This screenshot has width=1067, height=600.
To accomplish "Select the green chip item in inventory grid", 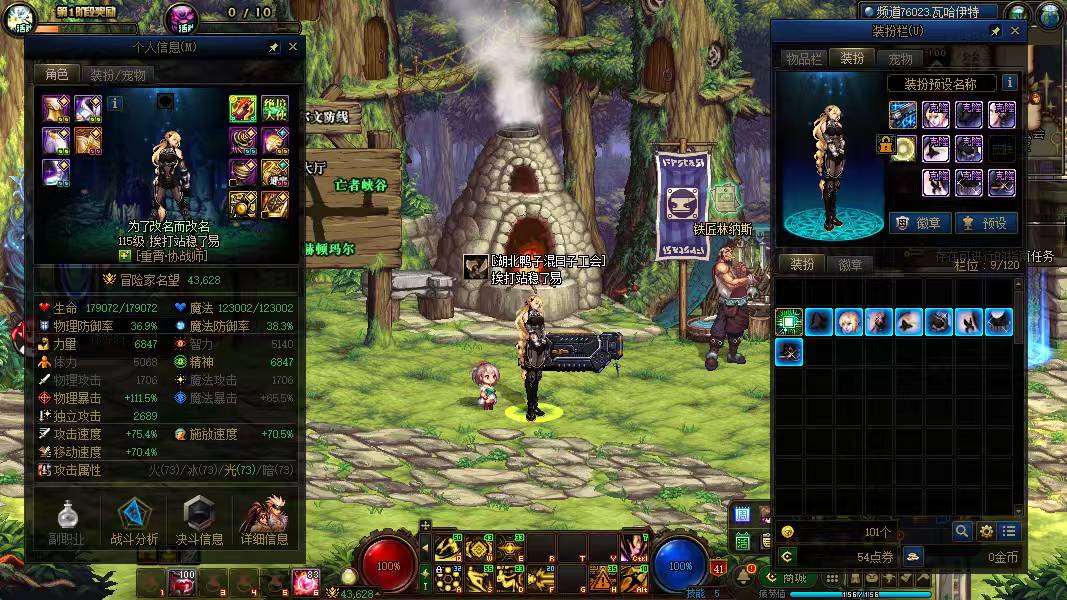I will [x=789, y=322].
